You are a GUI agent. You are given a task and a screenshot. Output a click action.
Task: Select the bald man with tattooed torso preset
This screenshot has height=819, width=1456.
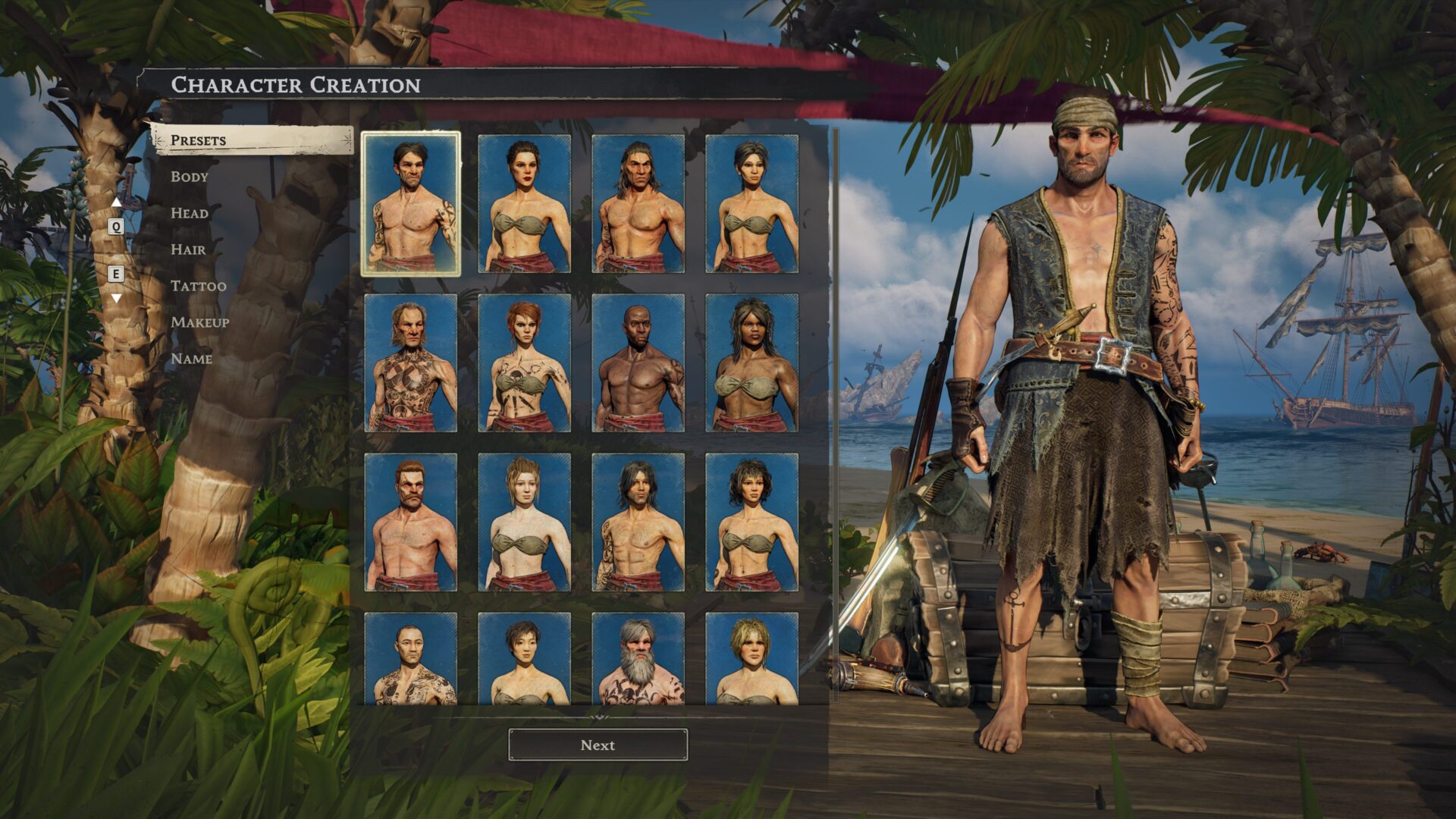point(410,658)
